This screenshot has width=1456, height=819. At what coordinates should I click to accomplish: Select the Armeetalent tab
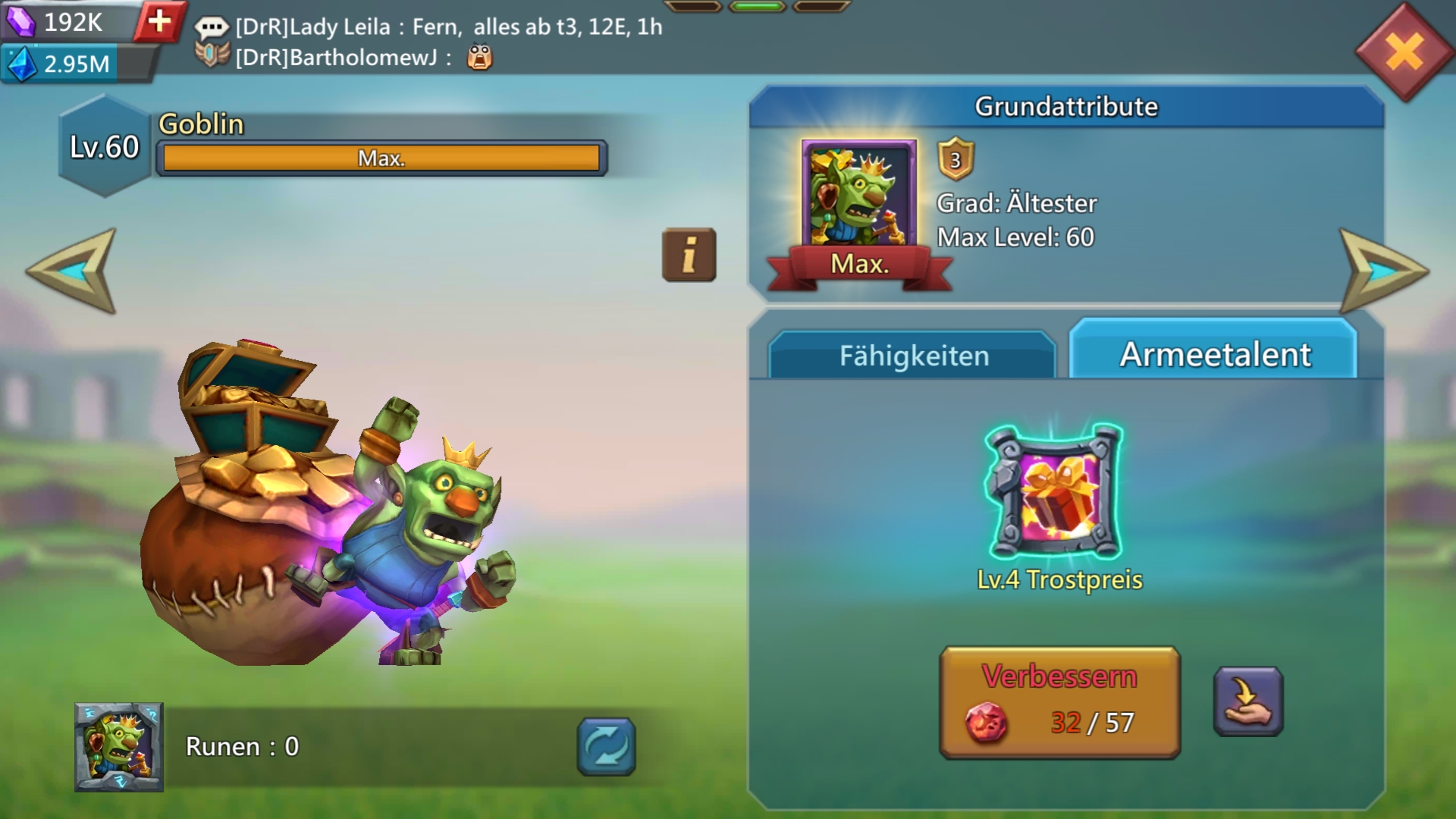click(x=1214, y=353)
